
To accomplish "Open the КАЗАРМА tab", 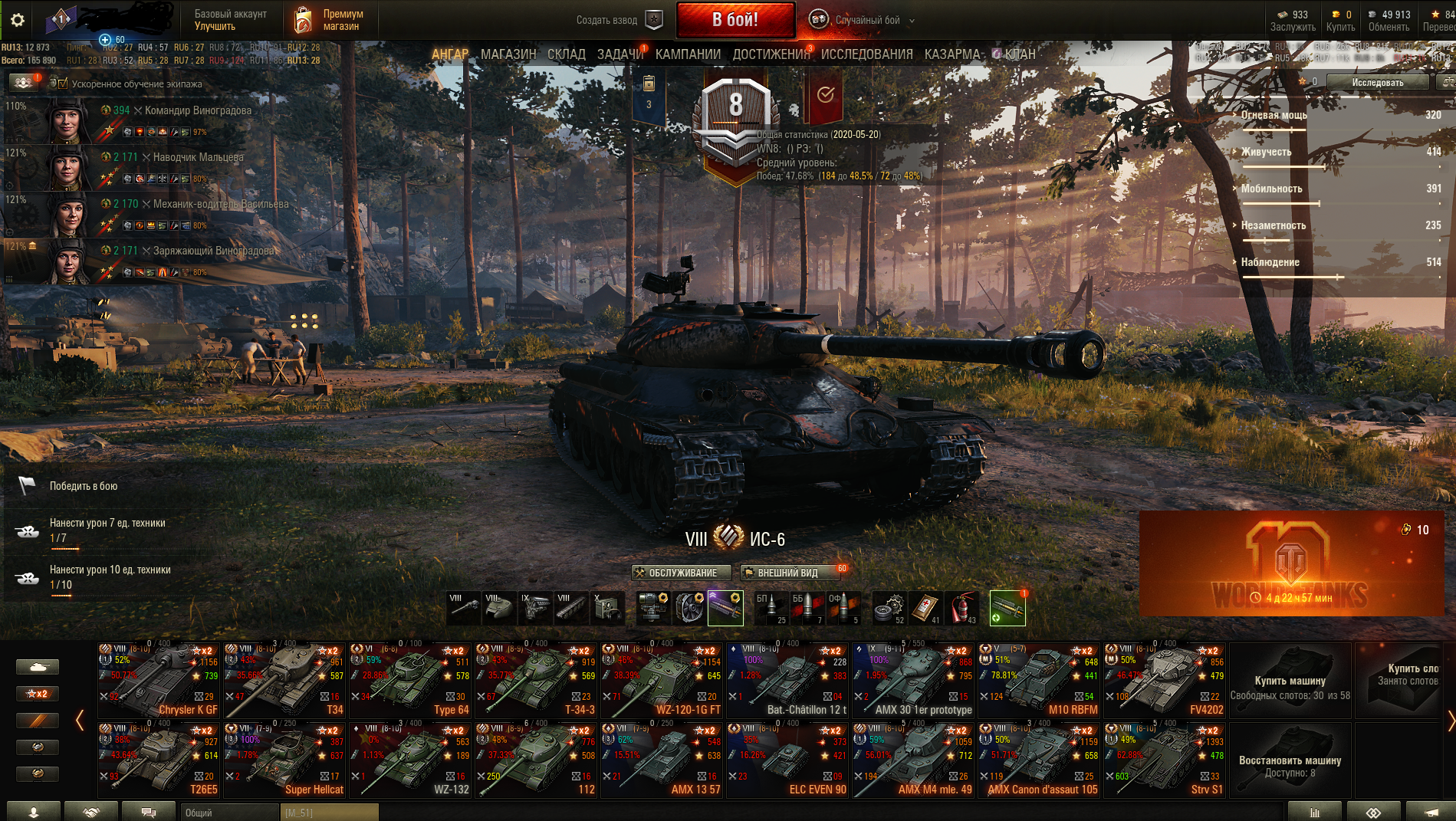I will click(951, 54).
